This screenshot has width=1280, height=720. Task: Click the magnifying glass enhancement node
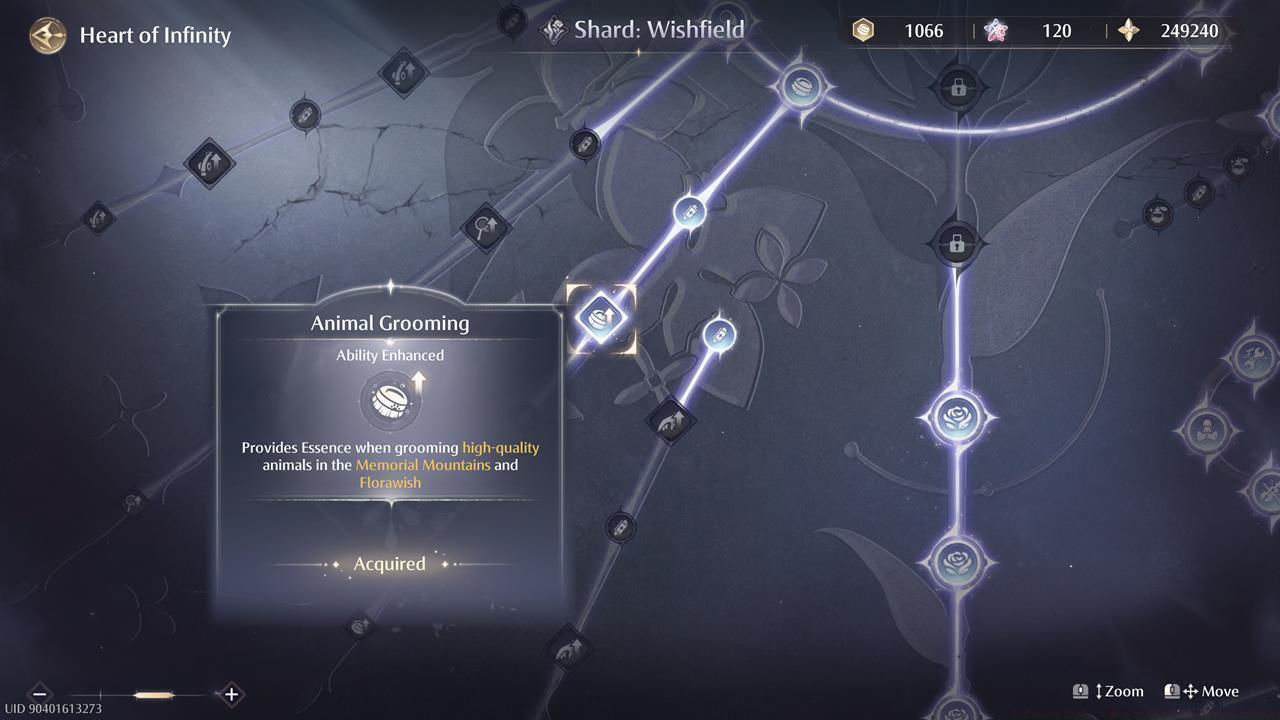coord(484,228)
